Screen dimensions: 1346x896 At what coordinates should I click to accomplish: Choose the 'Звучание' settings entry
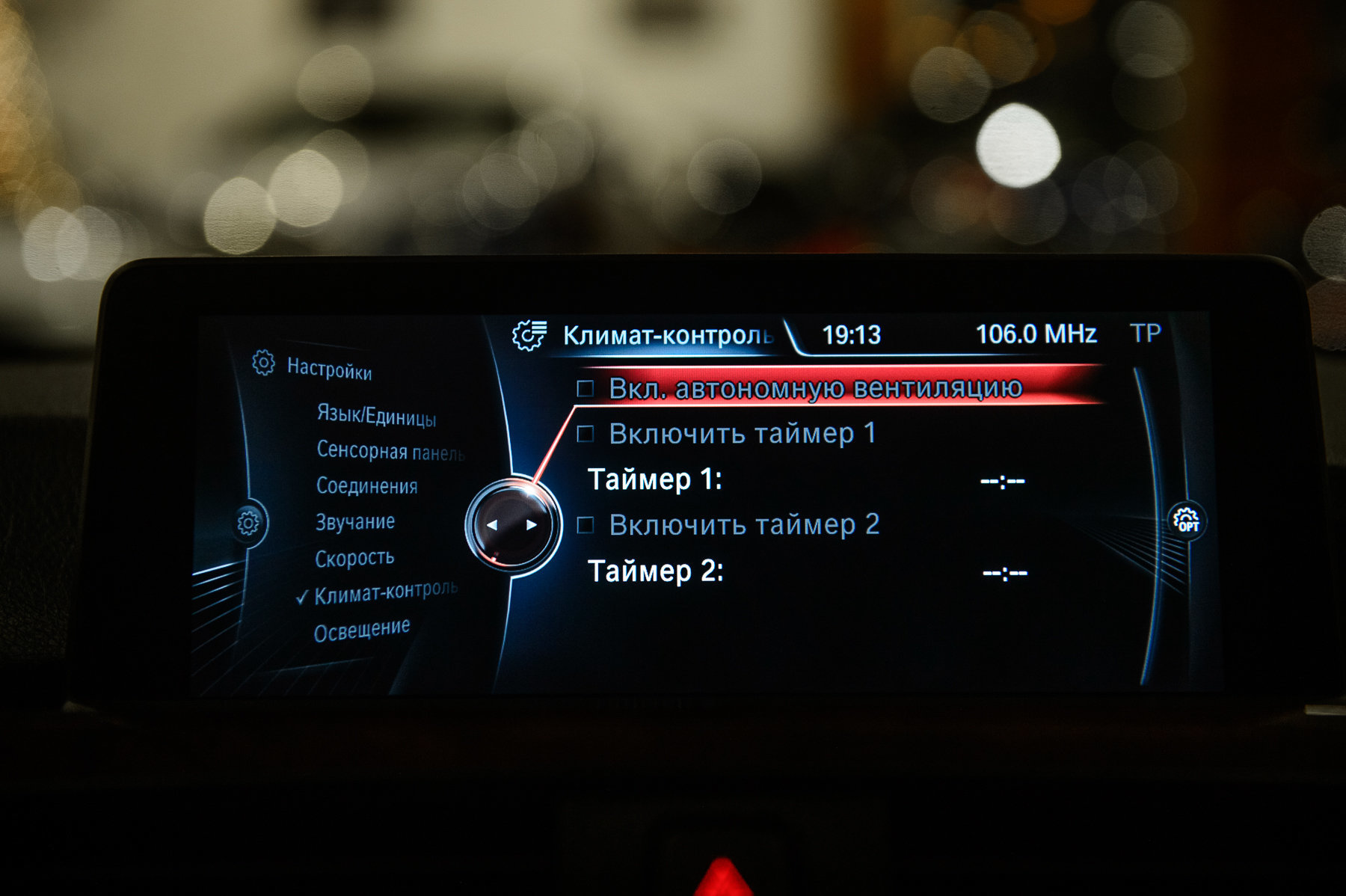[x=354, y=521]
